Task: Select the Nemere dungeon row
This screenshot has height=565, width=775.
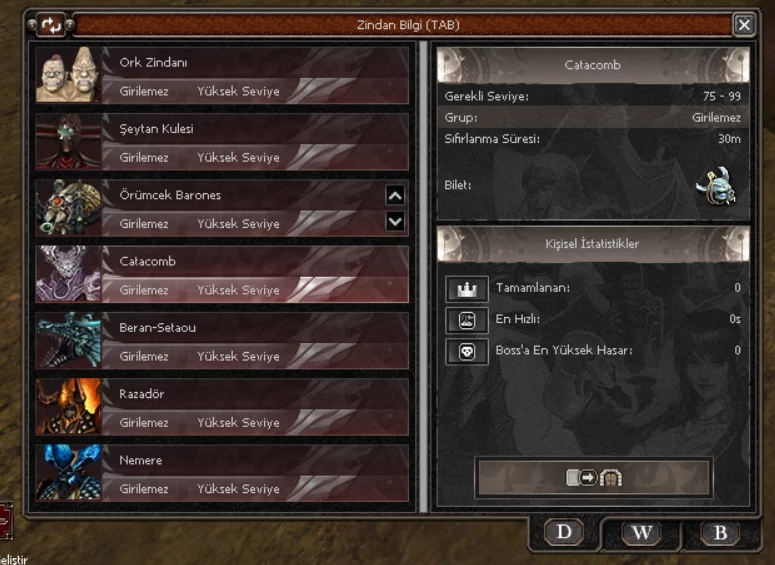Action: point(222,472)
